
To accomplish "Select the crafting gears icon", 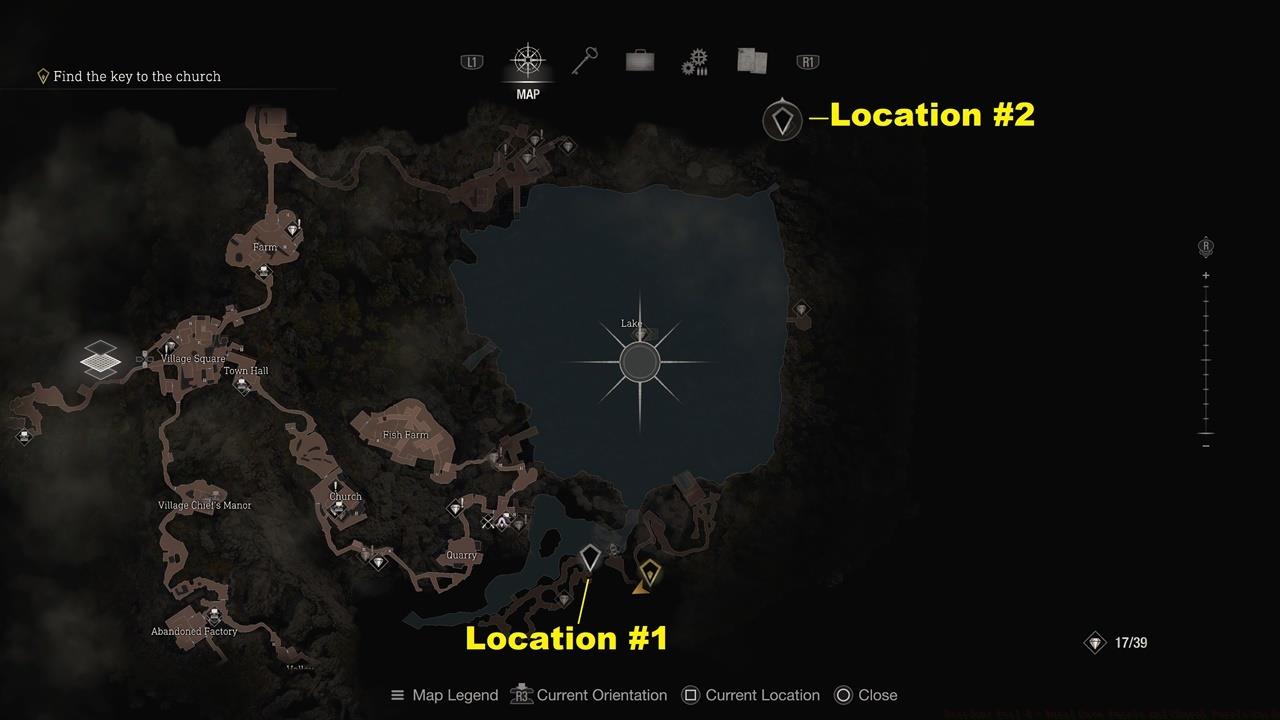I will [x=695, y=61].
